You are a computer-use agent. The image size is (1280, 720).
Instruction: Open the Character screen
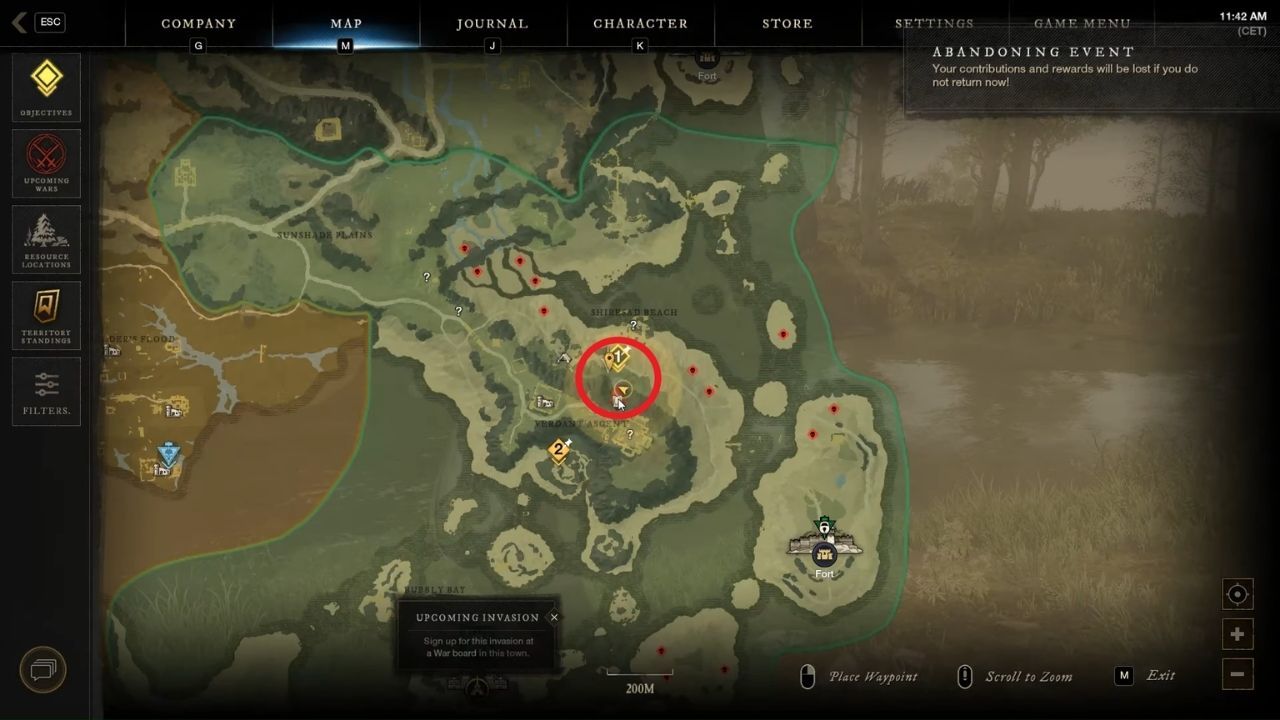pos(640,23)
